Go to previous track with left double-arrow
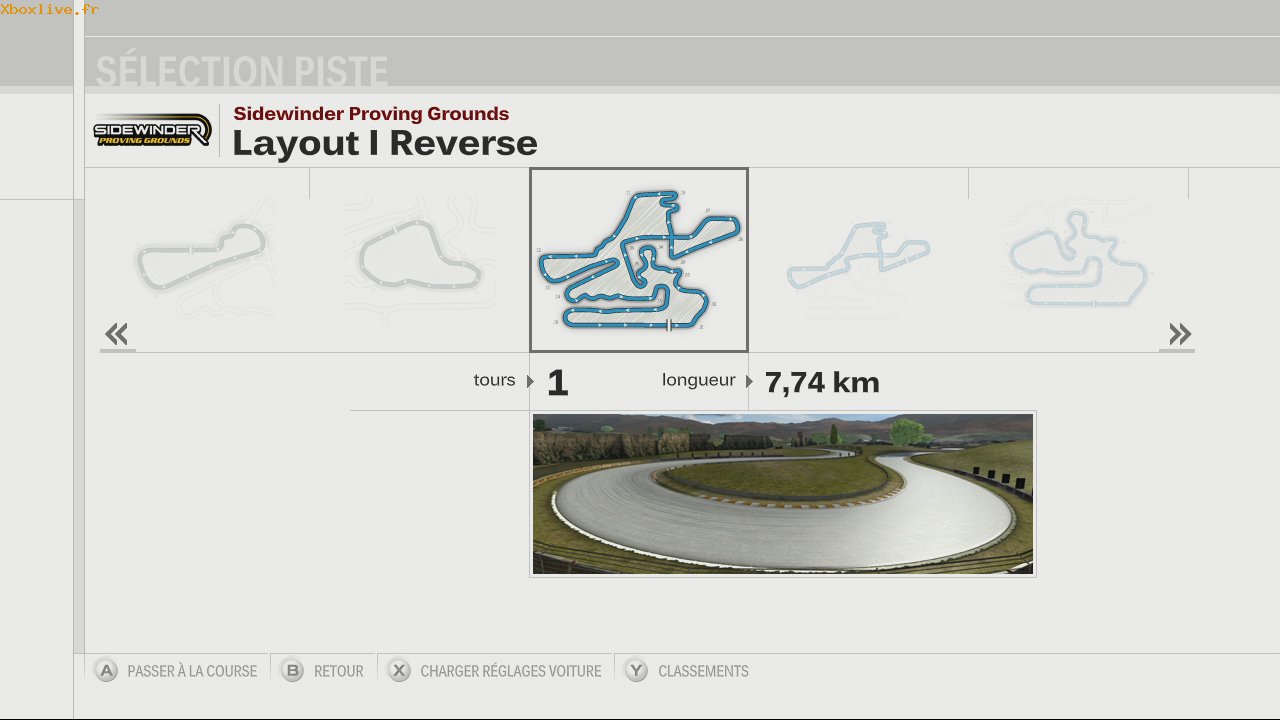This screenshot has width=1280, height=720. [117, 334]
